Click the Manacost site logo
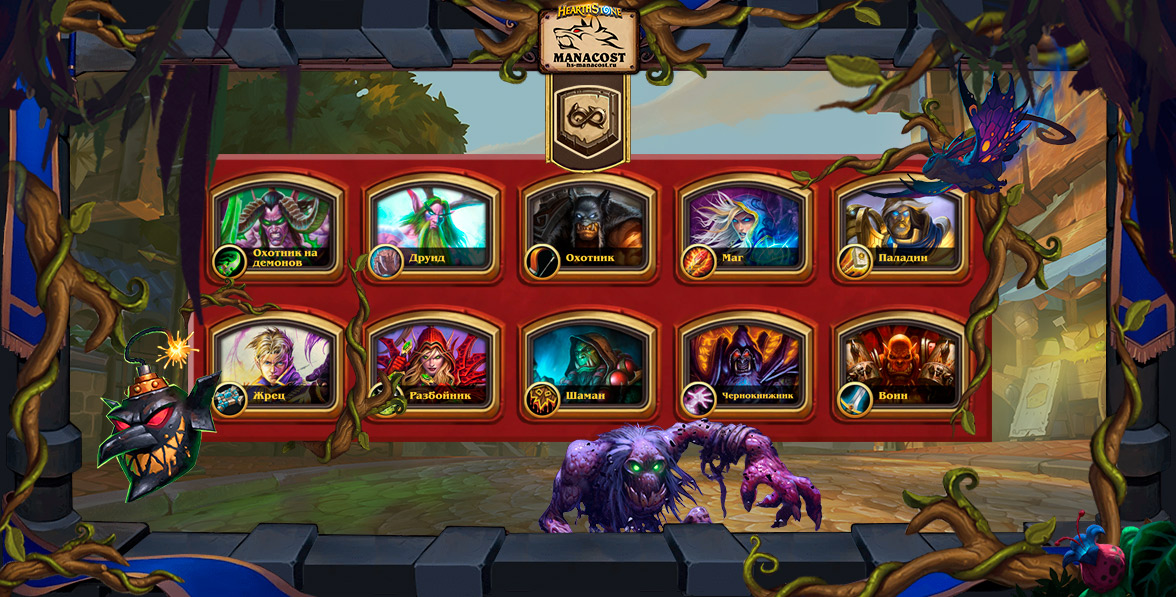 (x=589, y=40)
